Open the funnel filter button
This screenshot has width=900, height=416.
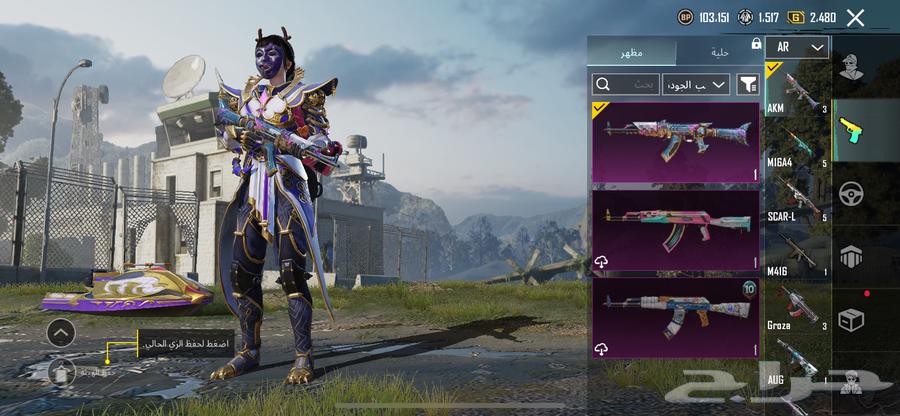point(747,85)
